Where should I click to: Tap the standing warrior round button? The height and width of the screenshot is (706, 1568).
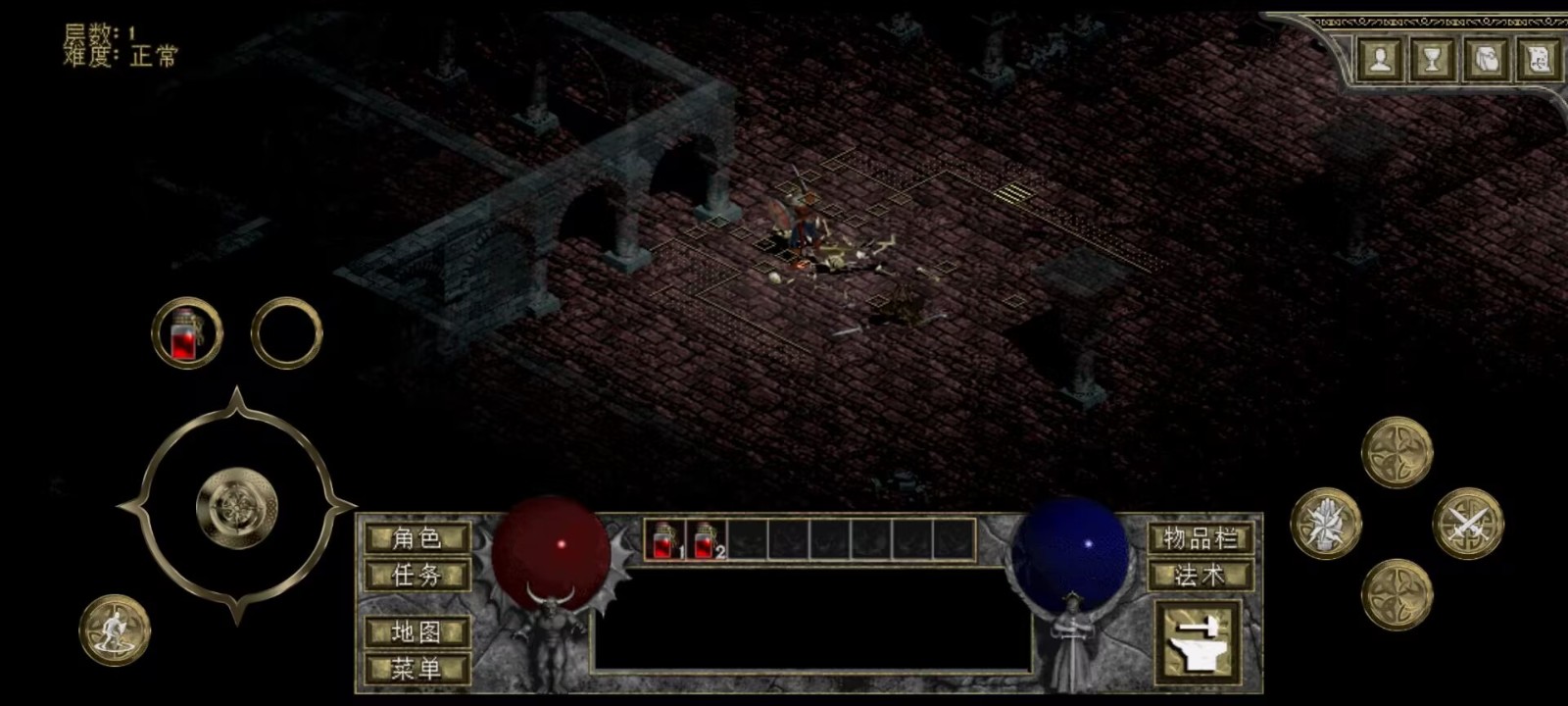pyautogui.click(x=115, y=630)
